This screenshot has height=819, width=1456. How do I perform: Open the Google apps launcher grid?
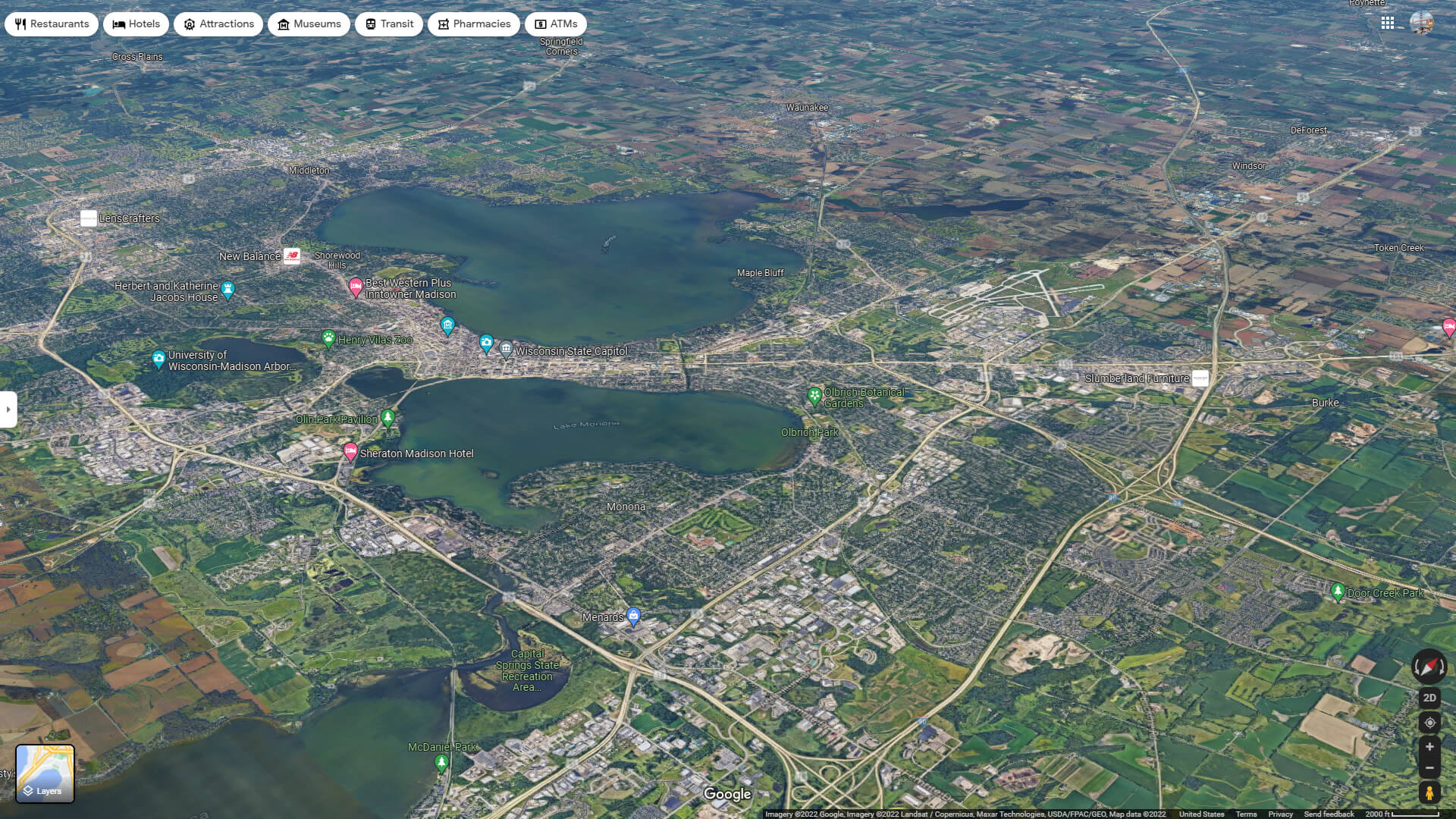1389,23
